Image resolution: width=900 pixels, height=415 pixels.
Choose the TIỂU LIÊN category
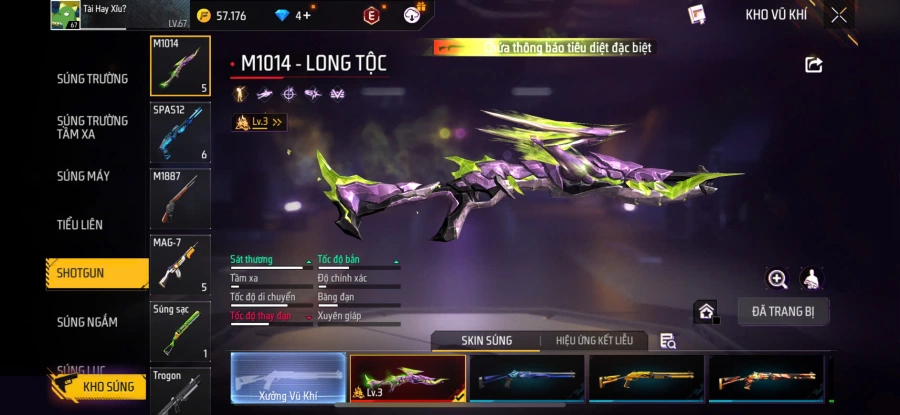point(80,225)
